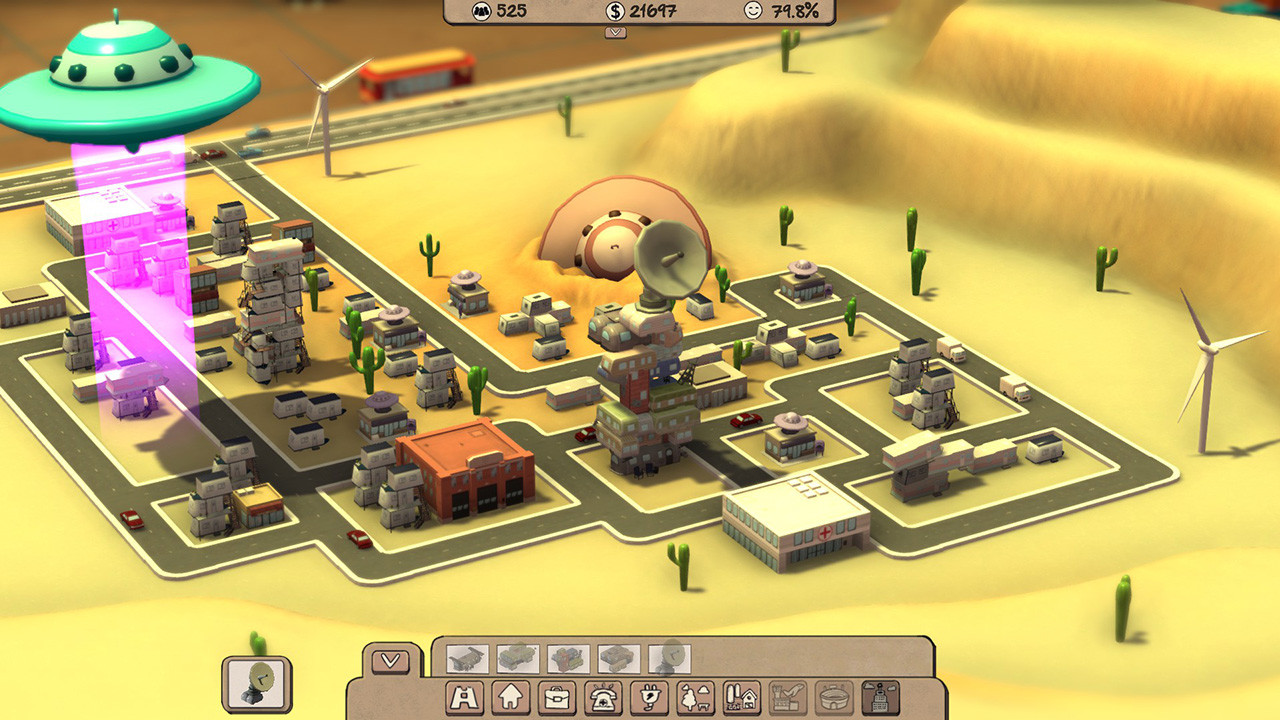Select the green truck building thumbnail
Viewport: 1280px width, 720px height.
517,657
